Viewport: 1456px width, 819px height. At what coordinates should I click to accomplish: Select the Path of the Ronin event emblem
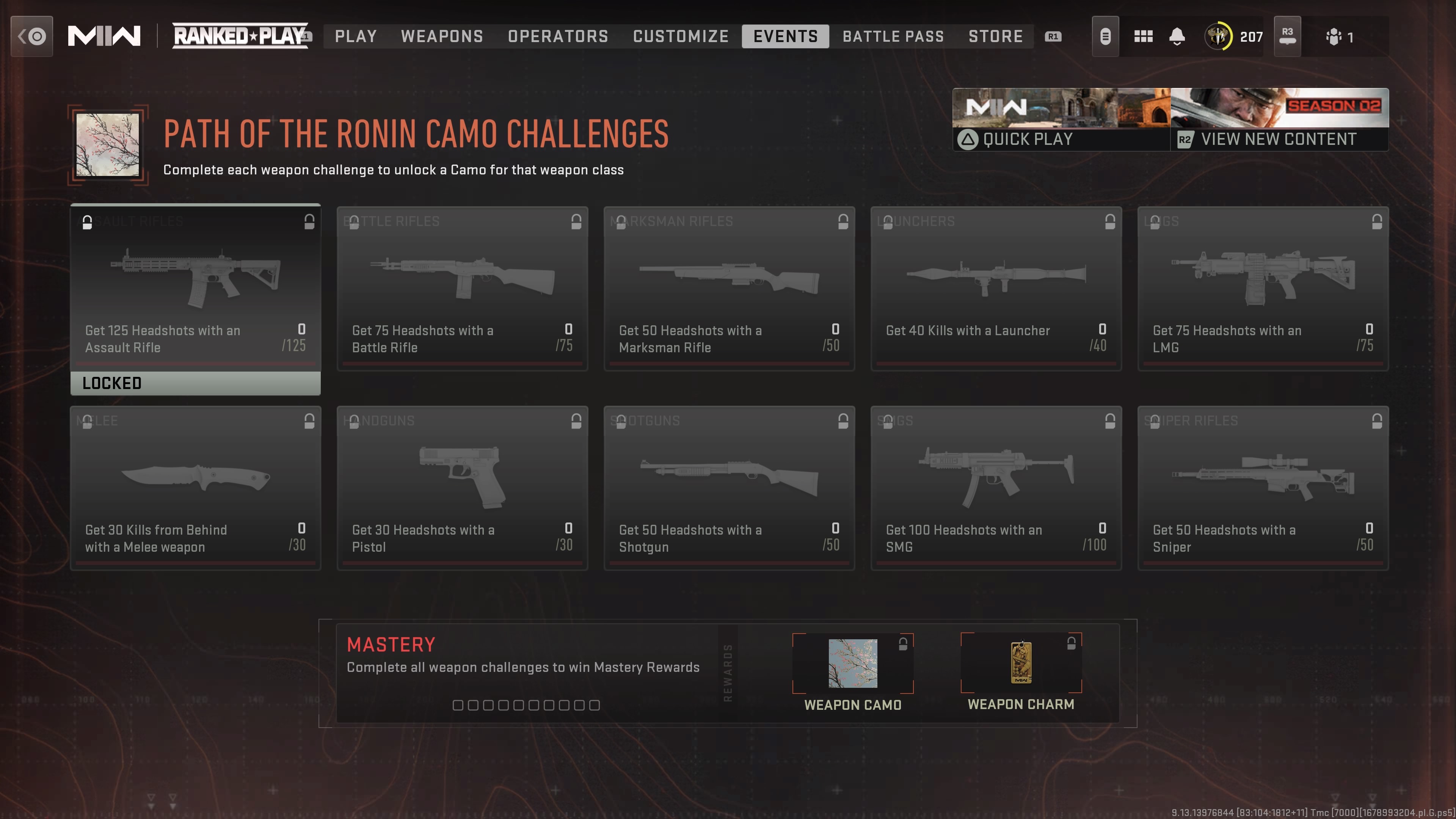coord(107,144)
